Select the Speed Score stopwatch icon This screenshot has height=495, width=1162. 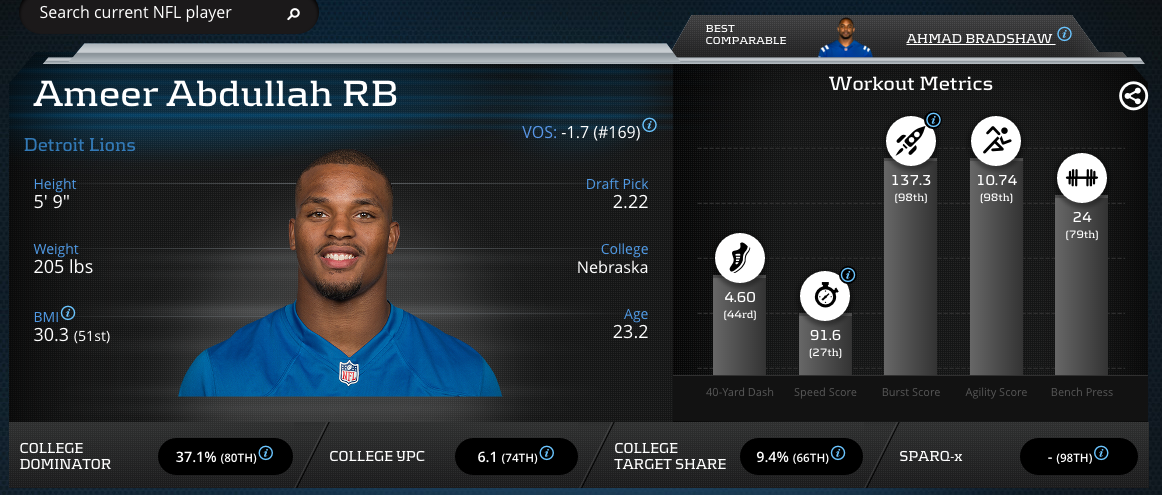[825, 297]
